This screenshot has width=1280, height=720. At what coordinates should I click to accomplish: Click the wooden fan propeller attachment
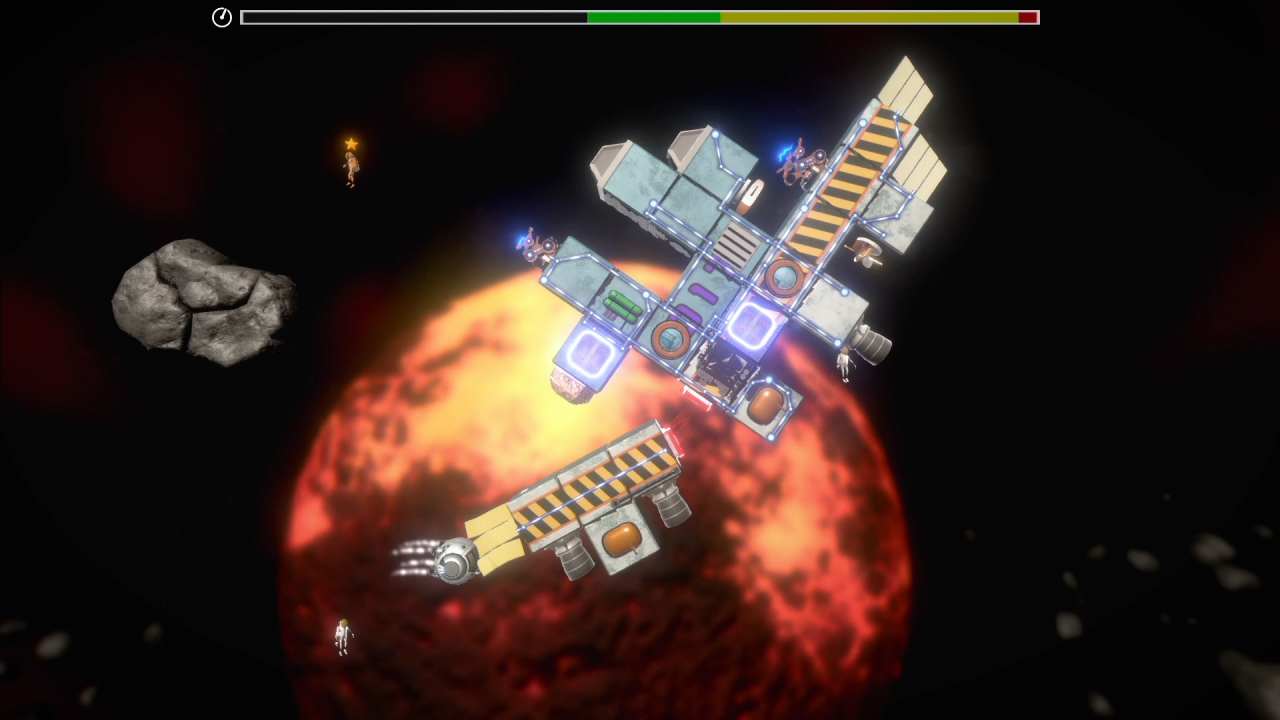867,252
